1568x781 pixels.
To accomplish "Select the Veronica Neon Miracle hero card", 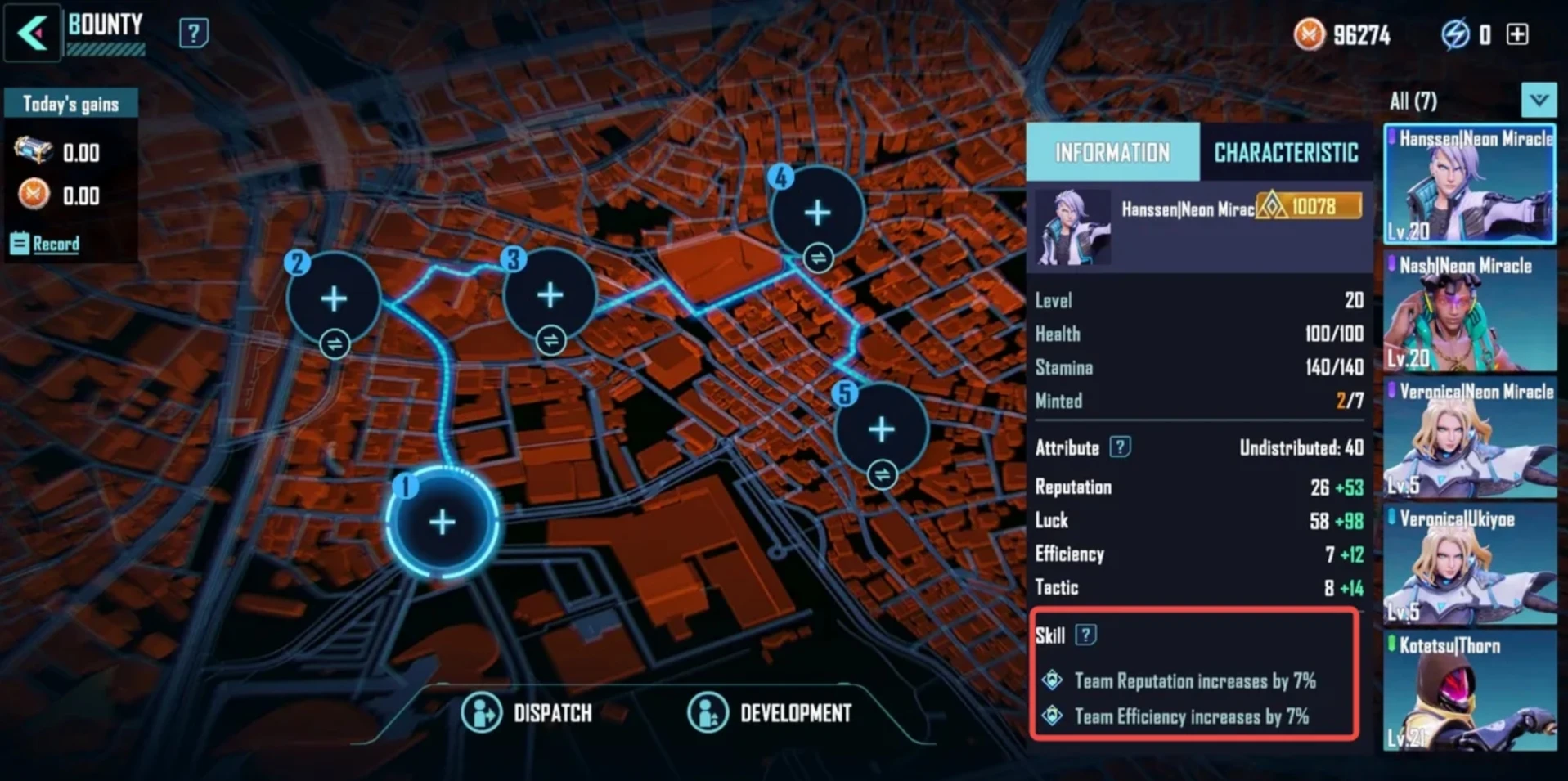I will point(1469,438).
